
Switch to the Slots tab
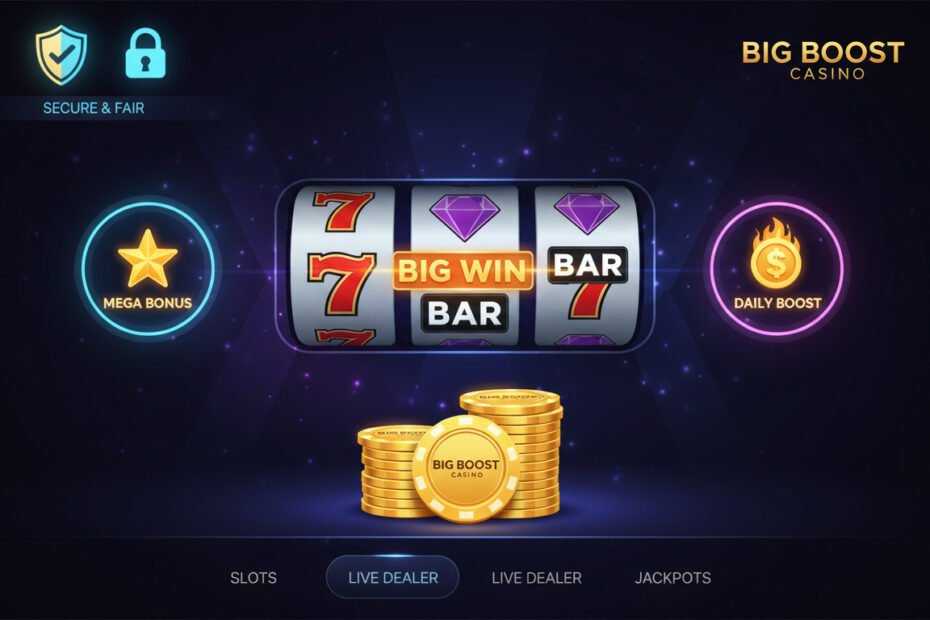tap(253, 577)
